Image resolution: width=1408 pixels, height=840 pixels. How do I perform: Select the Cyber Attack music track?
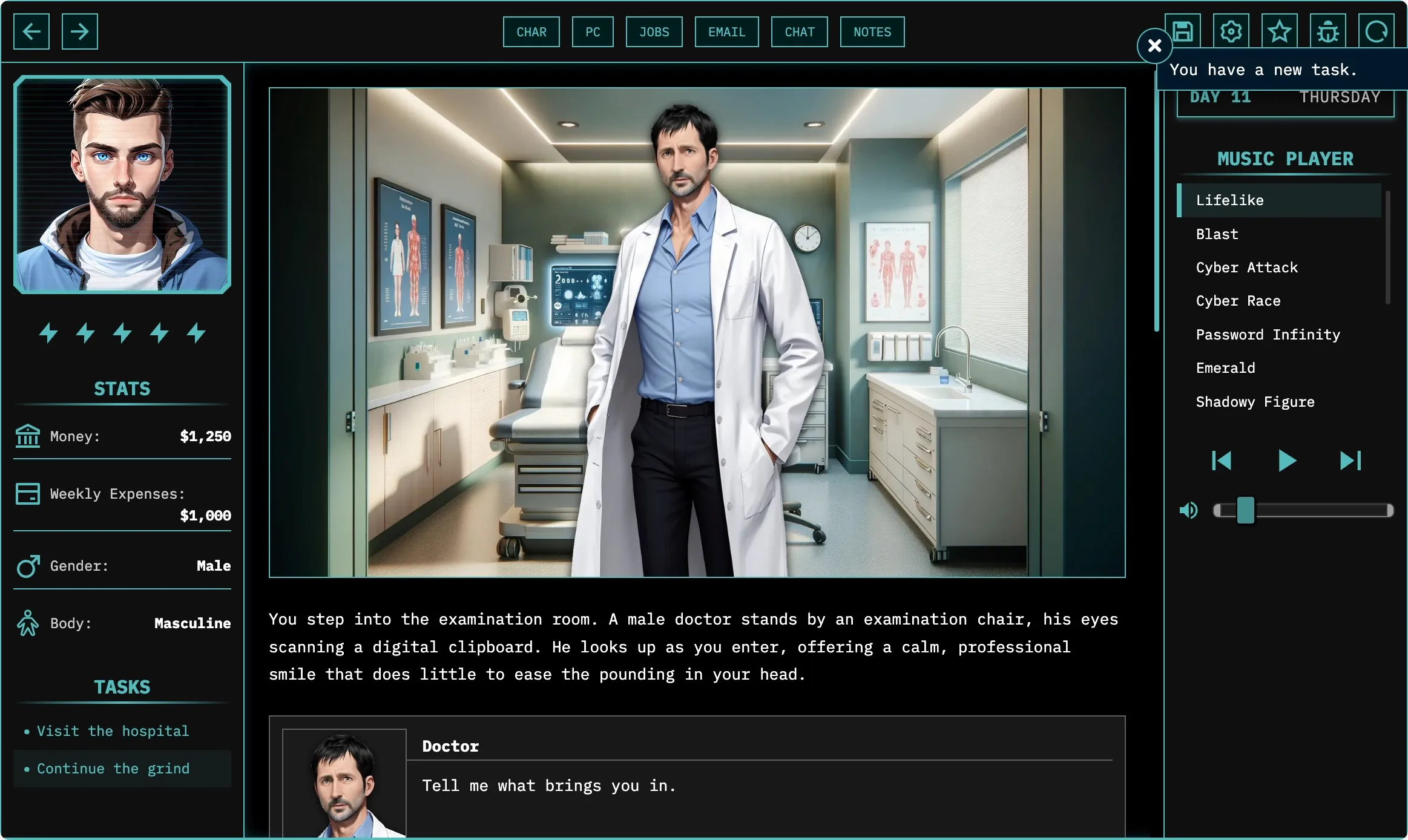[x=1246, y=267]
